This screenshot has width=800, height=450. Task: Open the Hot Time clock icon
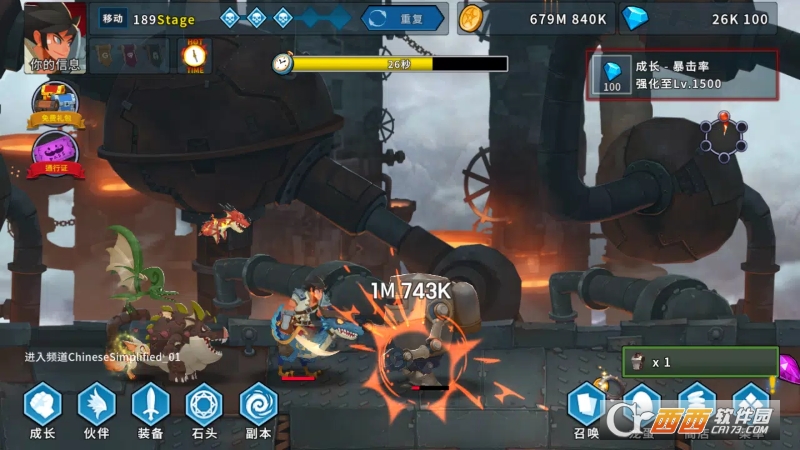[194, 56]
